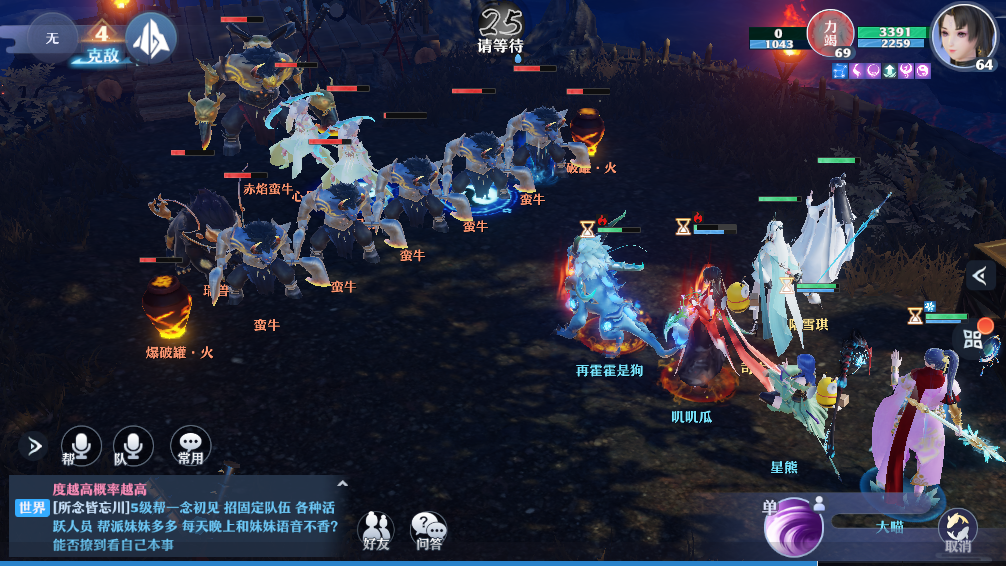Open the 问答 Q&A panel
This screenshot has height=566, width=1006.
coord(429,530)
